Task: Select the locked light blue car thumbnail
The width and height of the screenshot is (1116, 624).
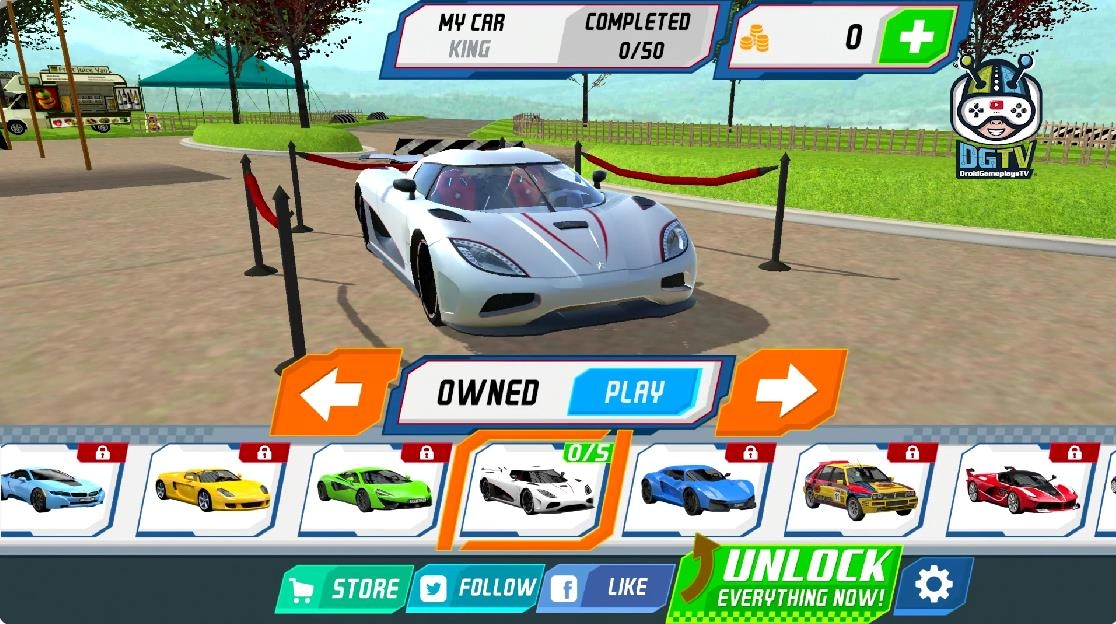Action: click(x=55, y=488)
